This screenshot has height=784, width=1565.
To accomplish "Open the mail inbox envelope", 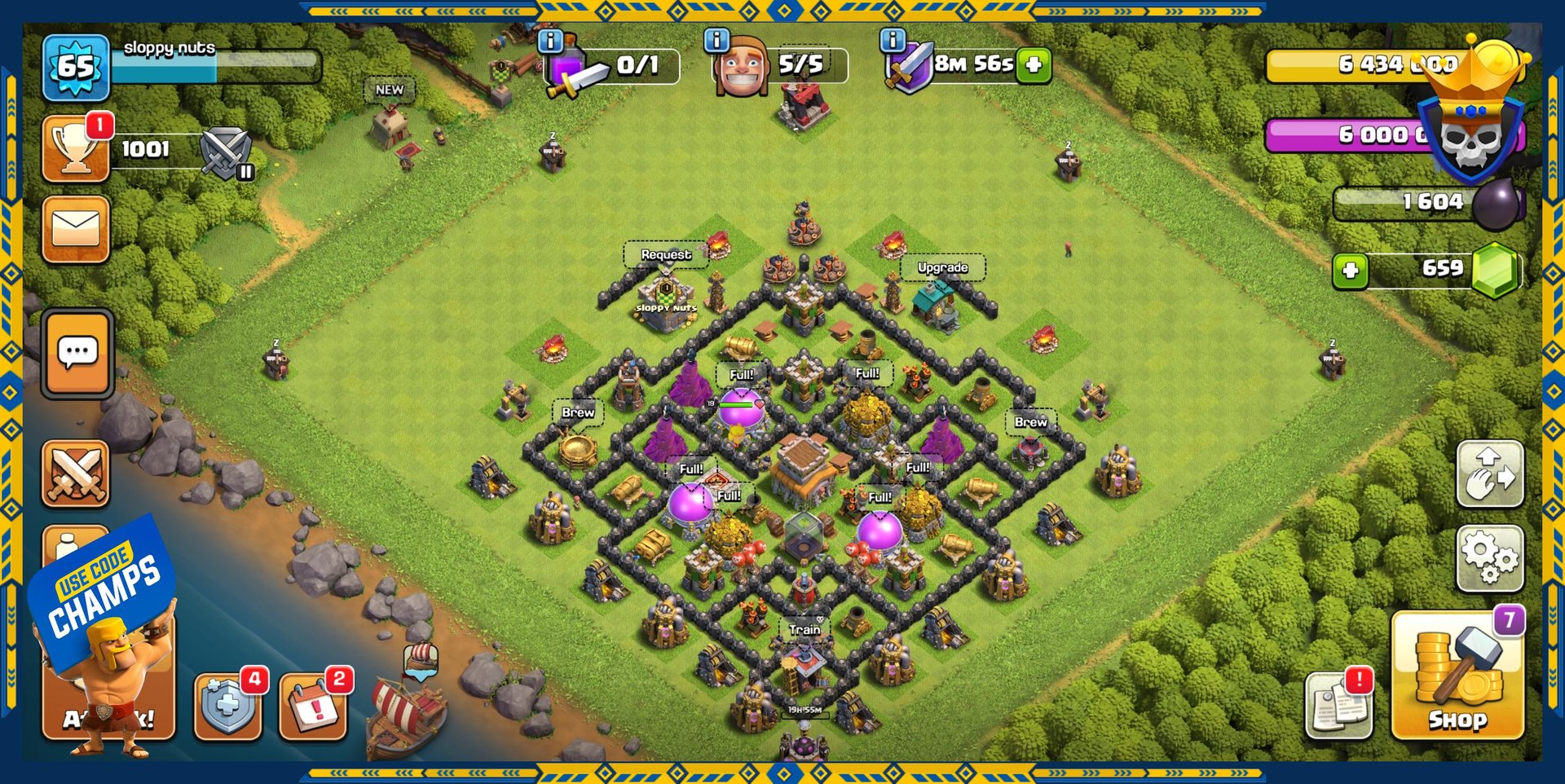I will coord(76,229).
